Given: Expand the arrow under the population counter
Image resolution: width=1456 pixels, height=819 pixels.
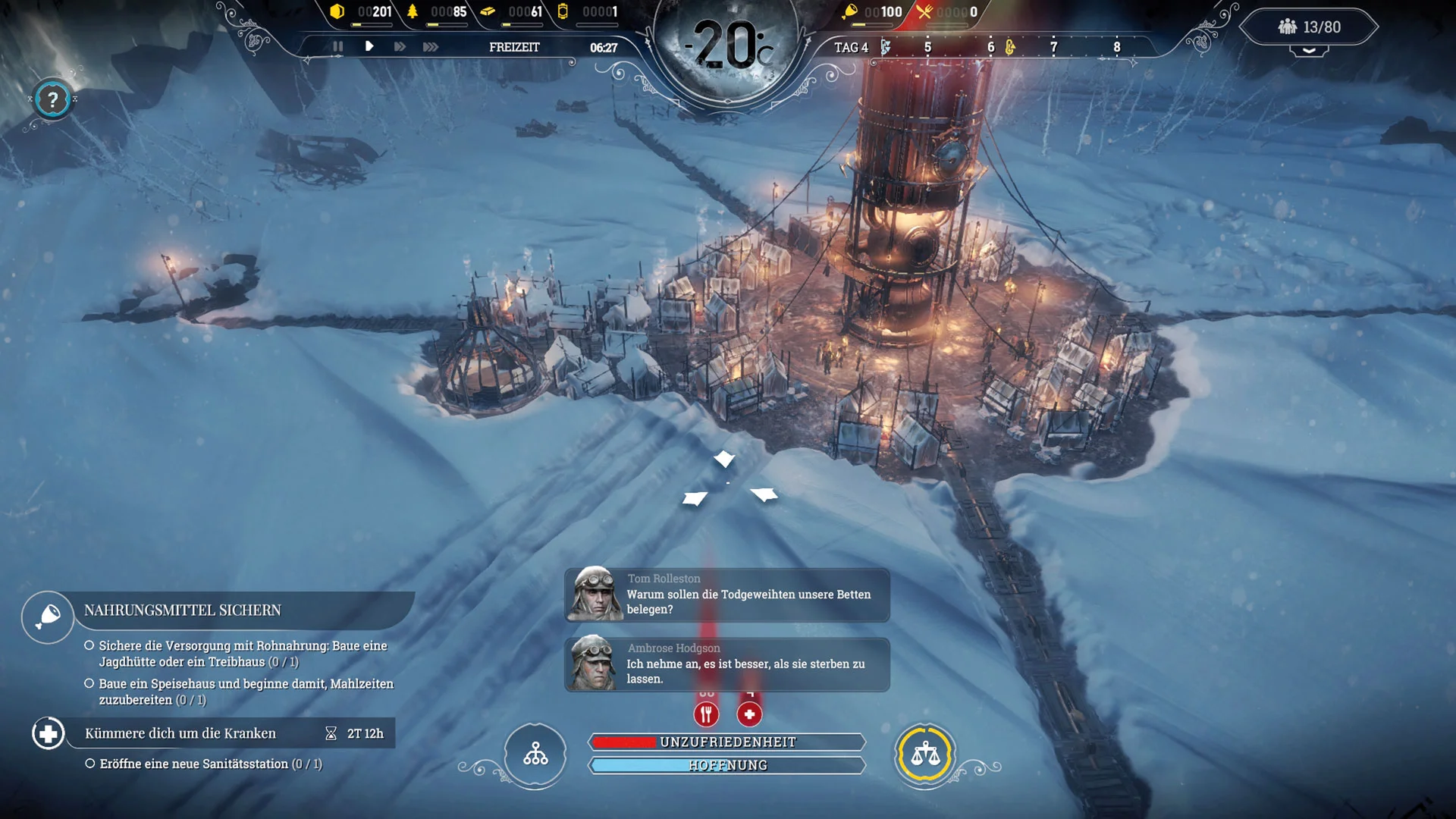Looking at the screenshot, I should [x=1309, y=51].
